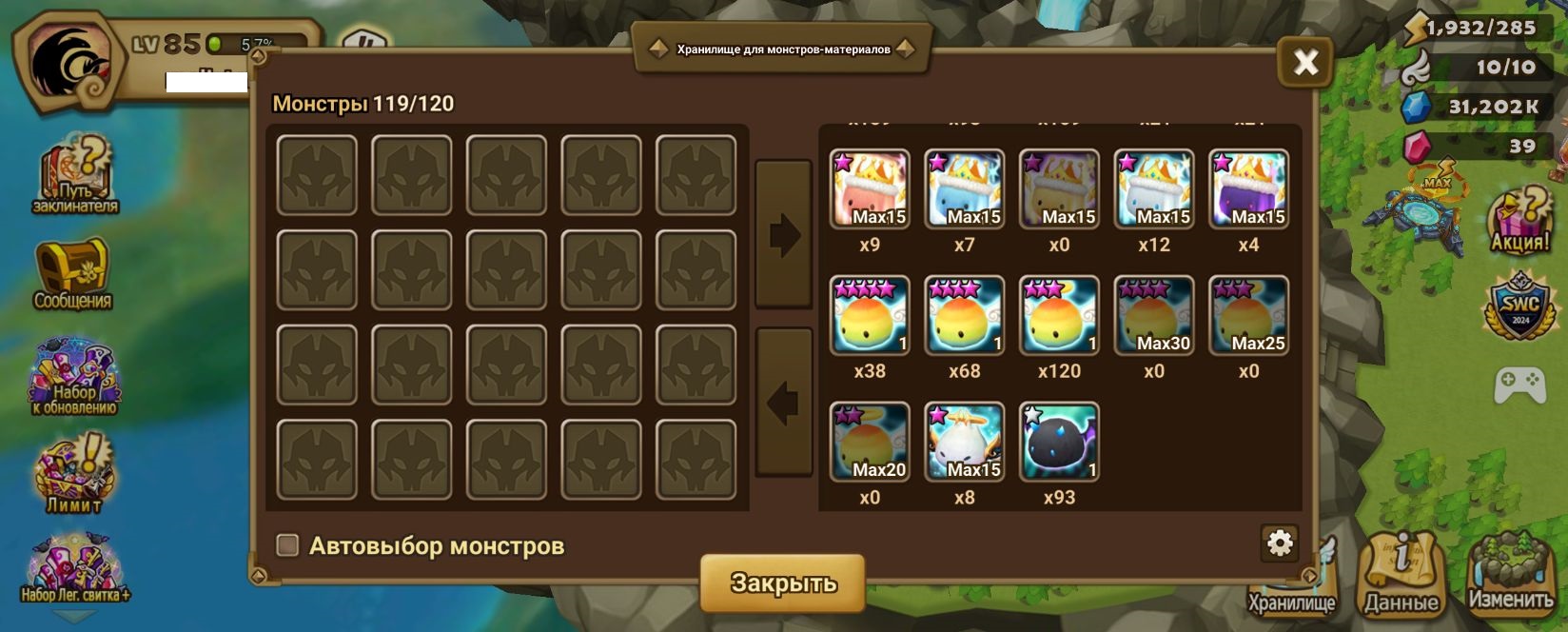1568x632 pixels.
Task: Choose the rainbowmon stack showing x120
Action: pyautogui.click(x=1059, y=315)
